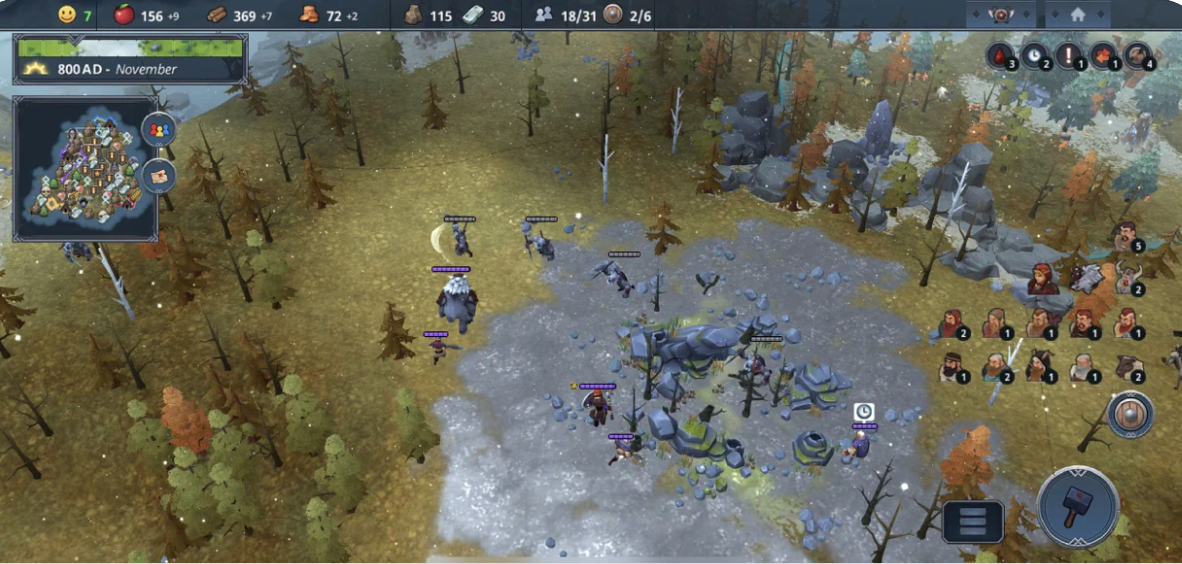Open the build menu hammer button
Screen dimensions: 1182x564
point(1077,506)
